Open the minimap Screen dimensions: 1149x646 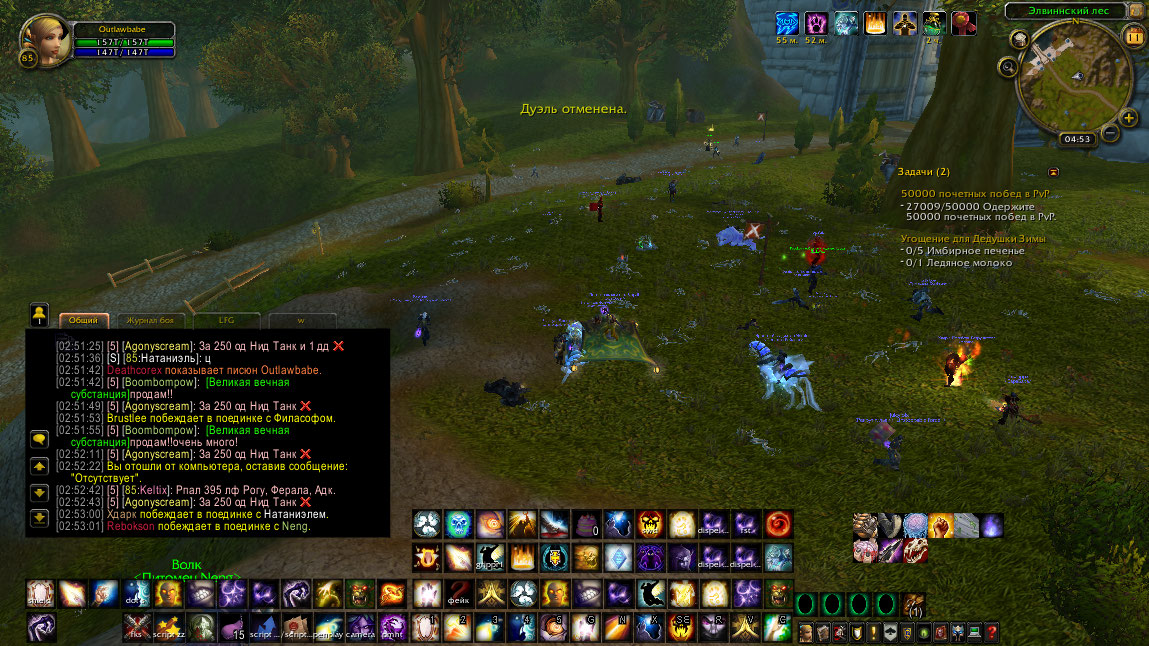pos(1071,78)
